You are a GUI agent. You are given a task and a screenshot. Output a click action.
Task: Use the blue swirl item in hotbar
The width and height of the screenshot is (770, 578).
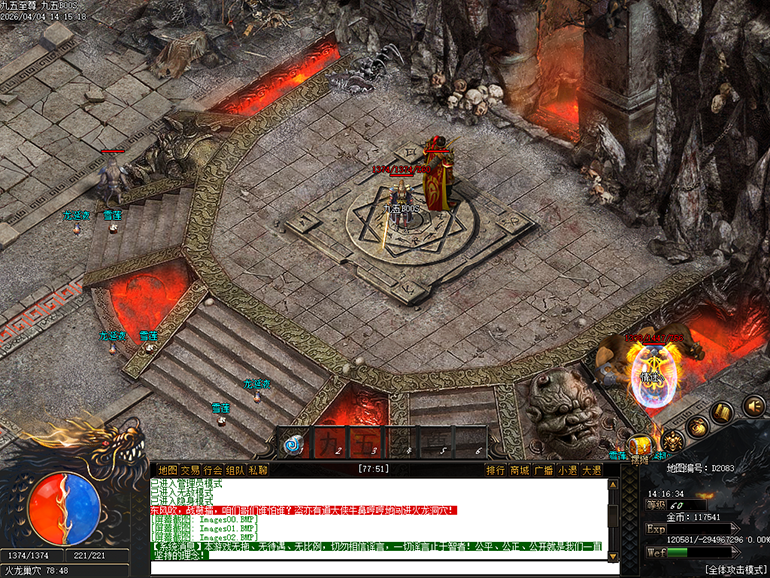(x=294, y=443)
